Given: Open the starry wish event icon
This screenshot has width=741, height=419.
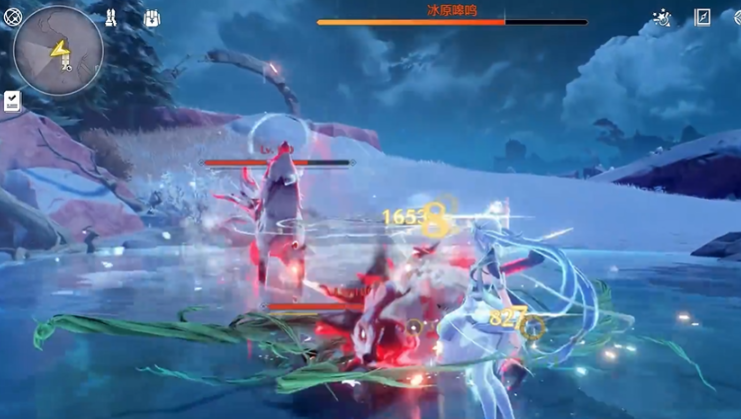Looking at the screenshot, I should [661, 17].
